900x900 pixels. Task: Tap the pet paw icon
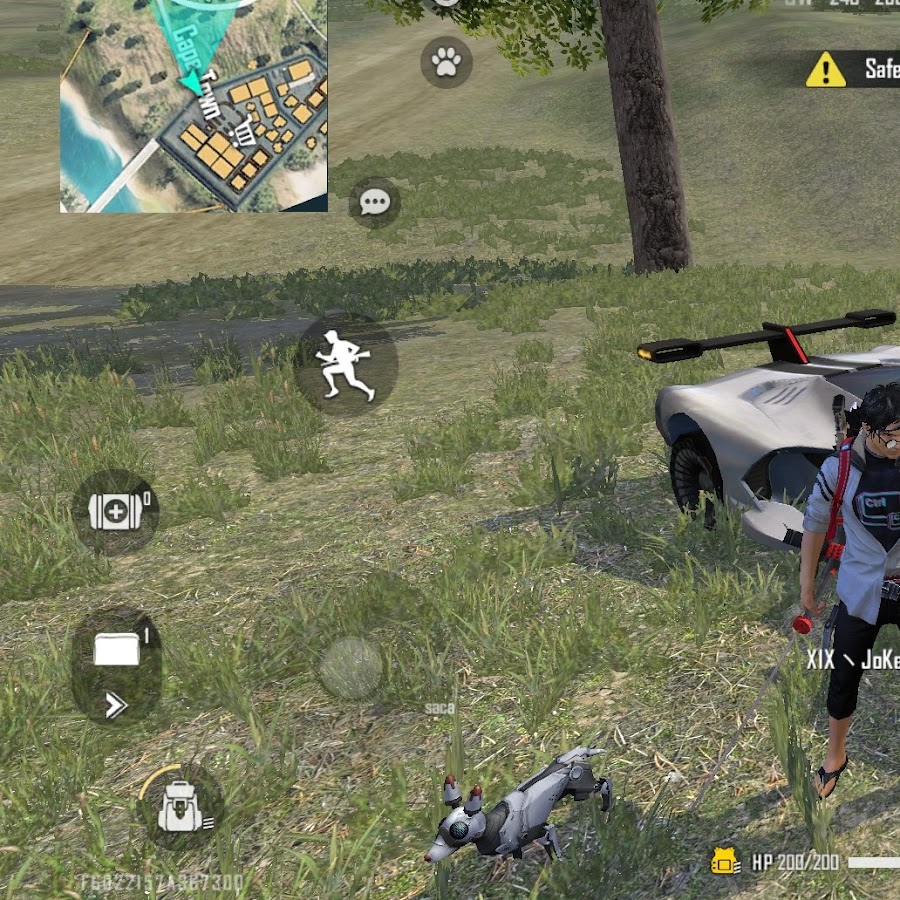[446, 62]
